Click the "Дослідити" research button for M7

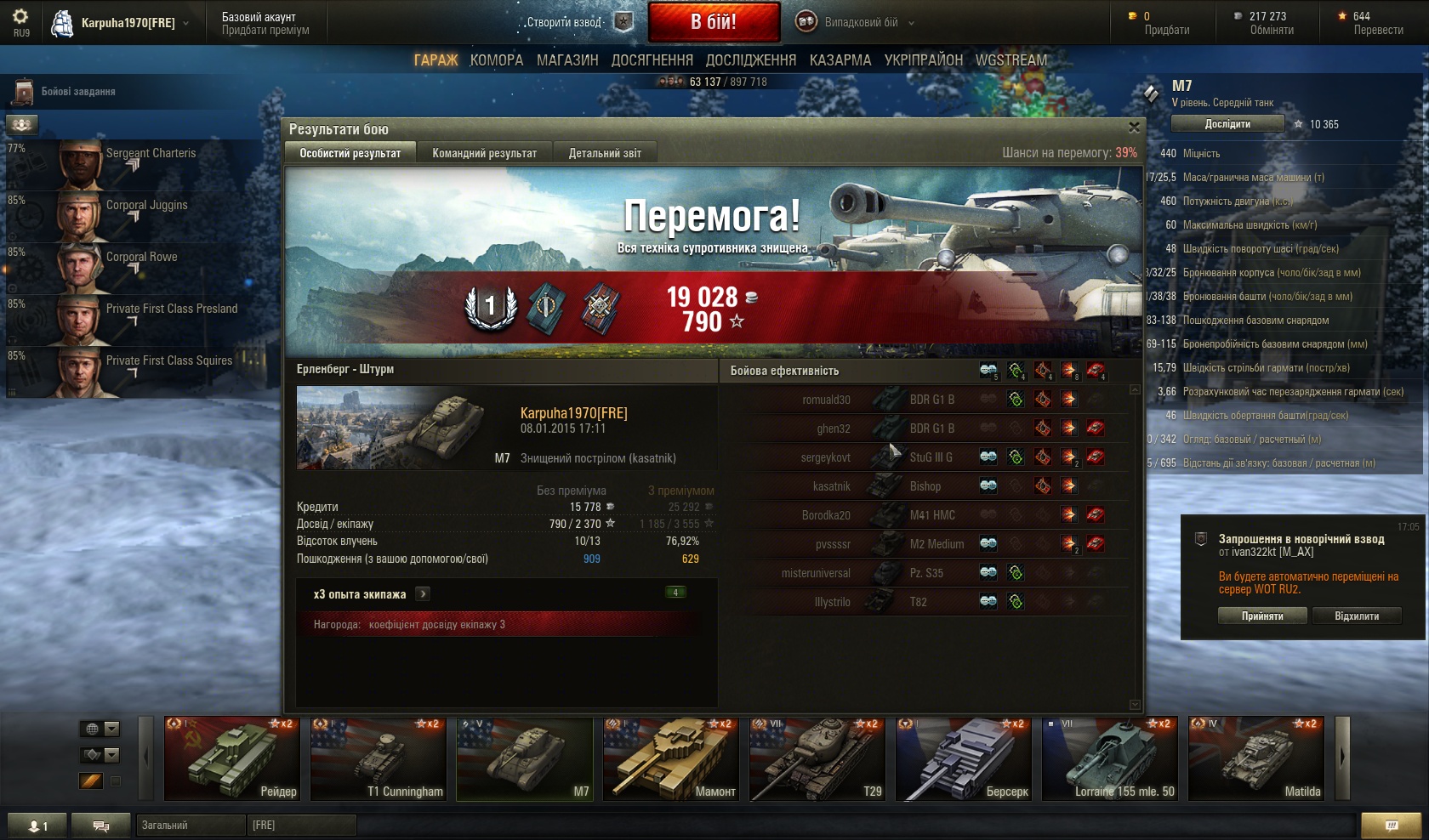click(1227, 124)
